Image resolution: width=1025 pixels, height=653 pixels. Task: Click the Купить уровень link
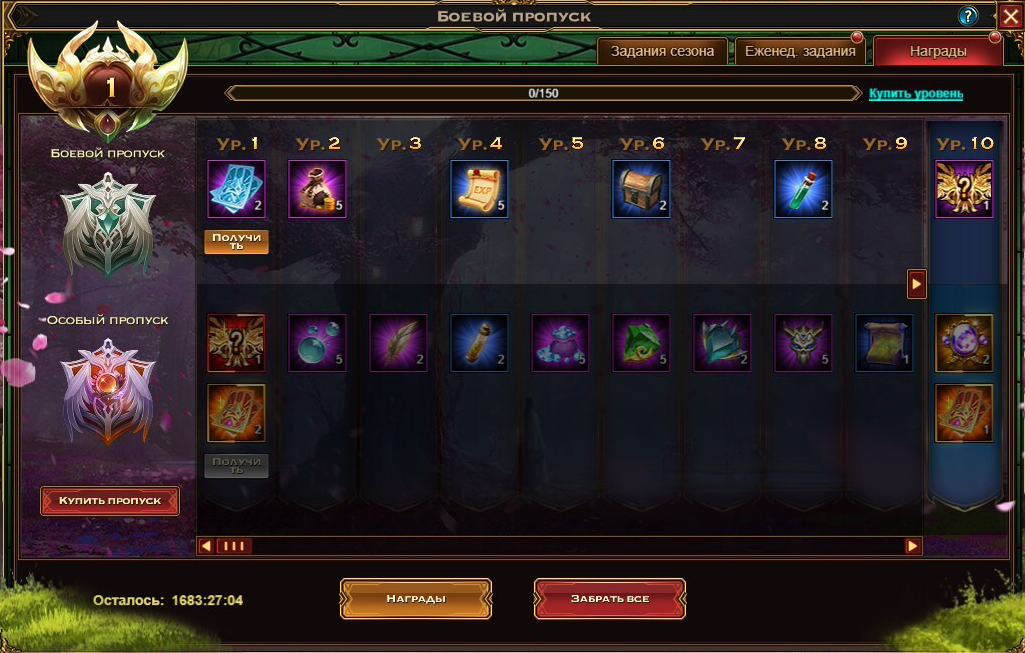[915, 94]
